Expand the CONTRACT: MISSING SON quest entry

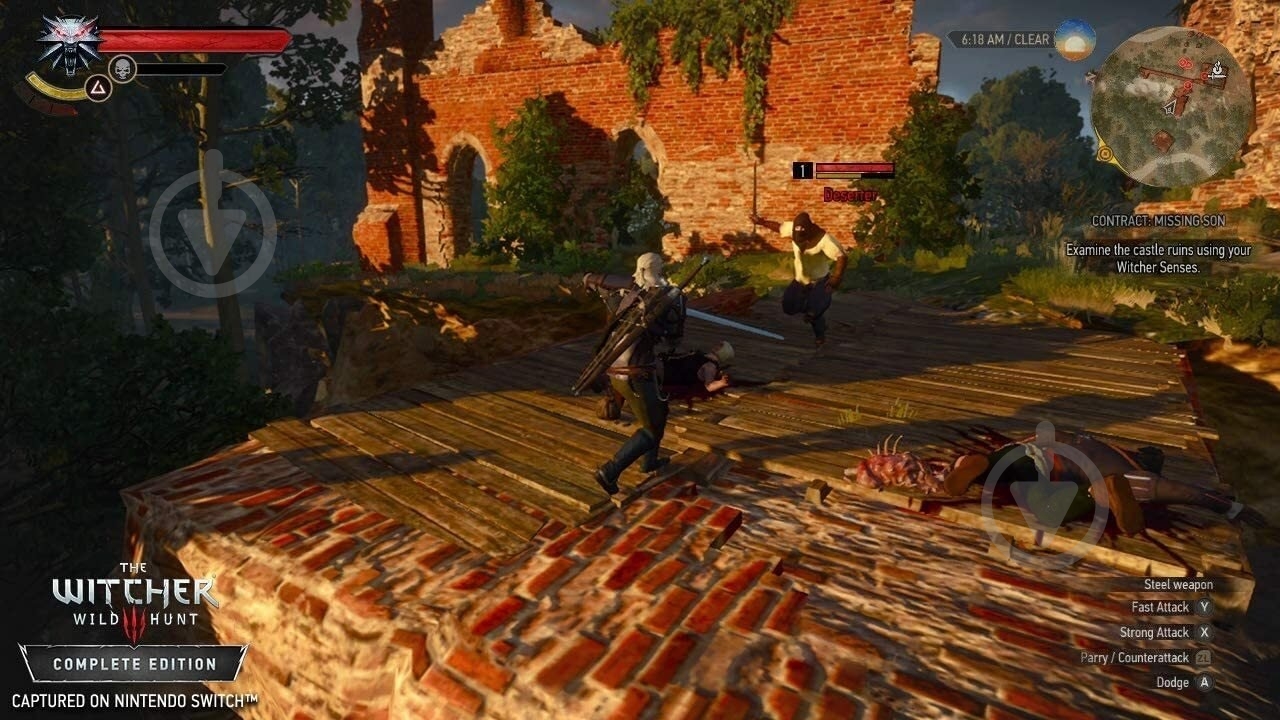coord(1160,221)
